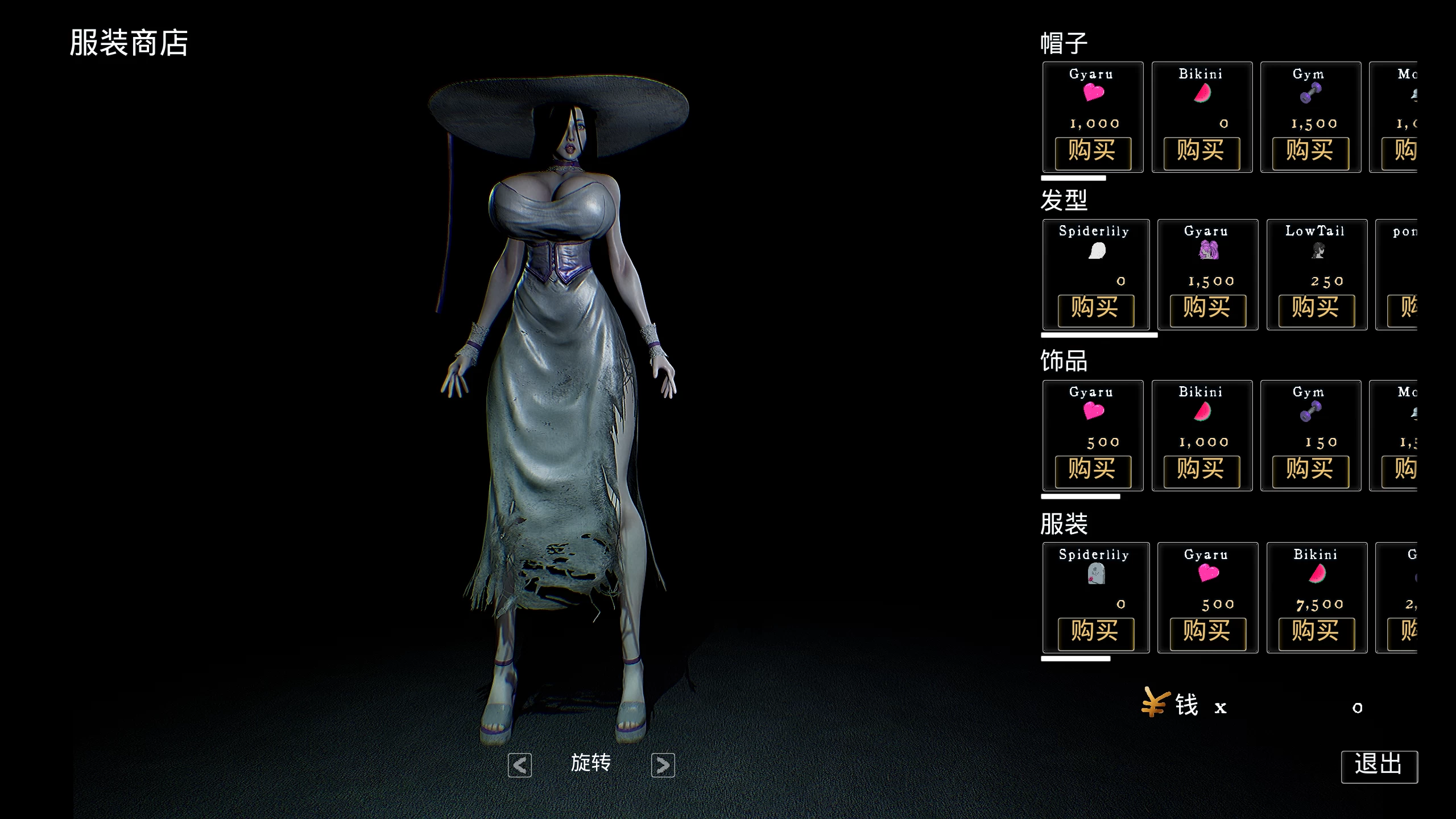Image resolution: width=1456 pixels, height=819 pixels.
Task: Purchase the Bikini accessory for 1,000
Action: pyautogui.click(x=1201, y=471)
